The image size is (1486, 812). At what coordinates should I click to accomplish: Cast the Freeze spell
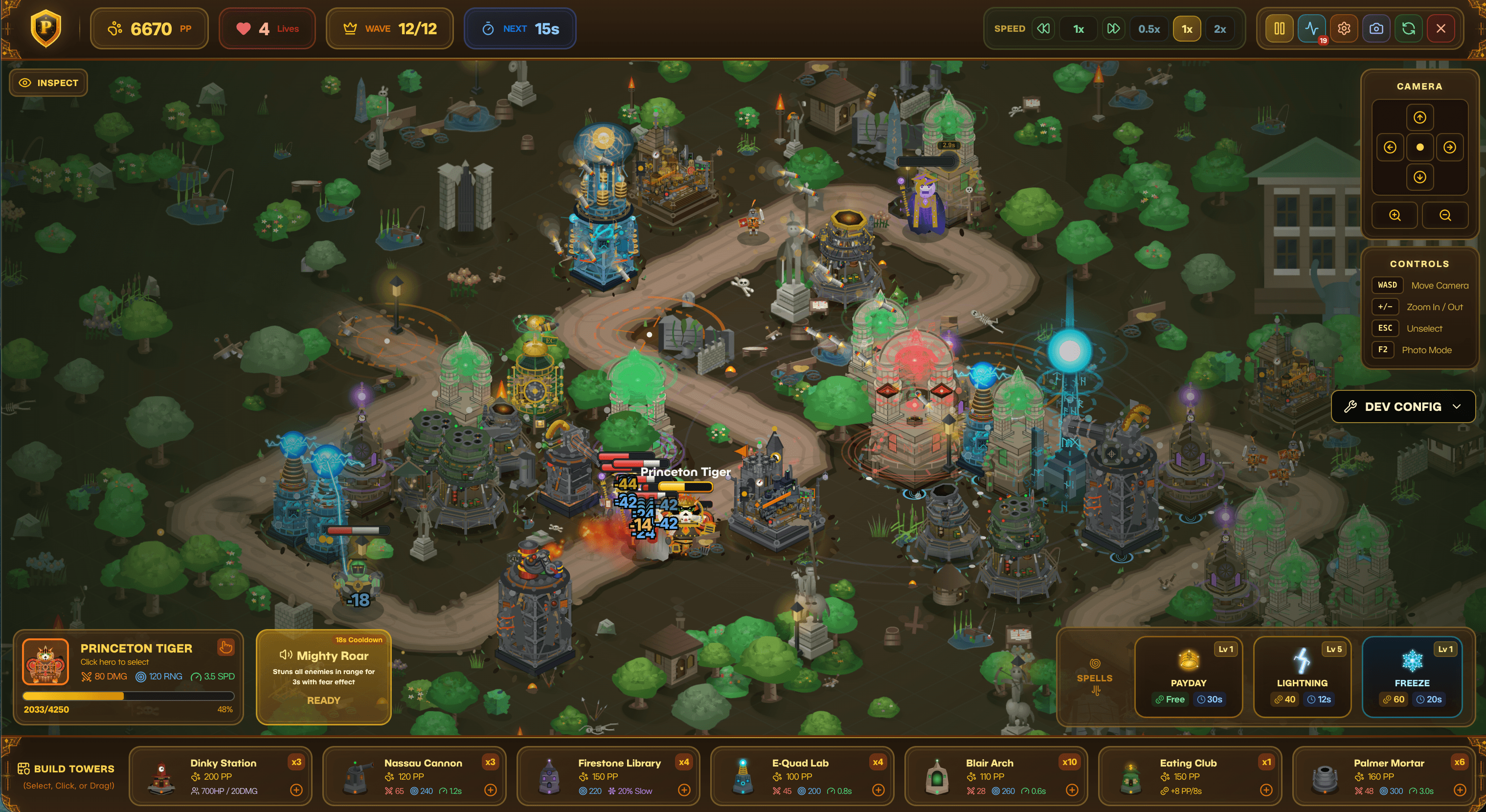[1412, 677]
